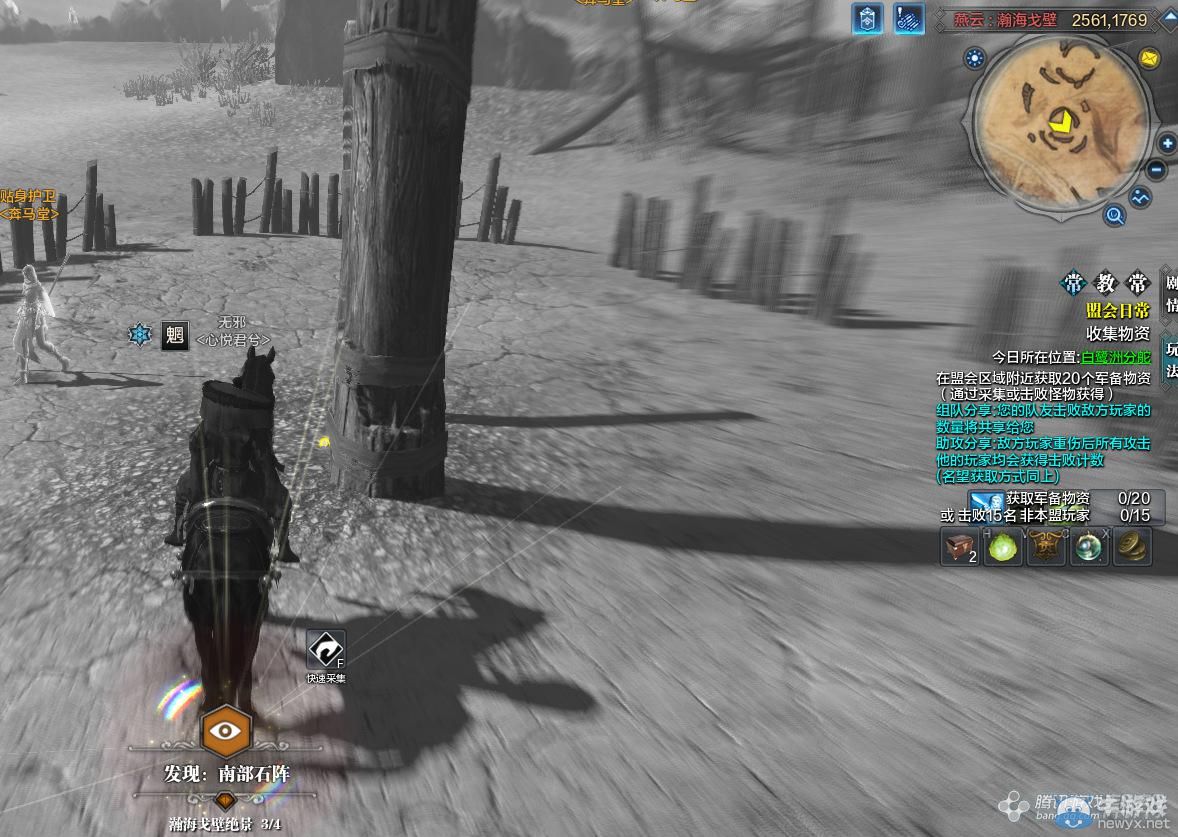Click the green 白鹭洲分舵 location link
The height and width of the screenshot is (837, 1178).
coord(1116,357)
